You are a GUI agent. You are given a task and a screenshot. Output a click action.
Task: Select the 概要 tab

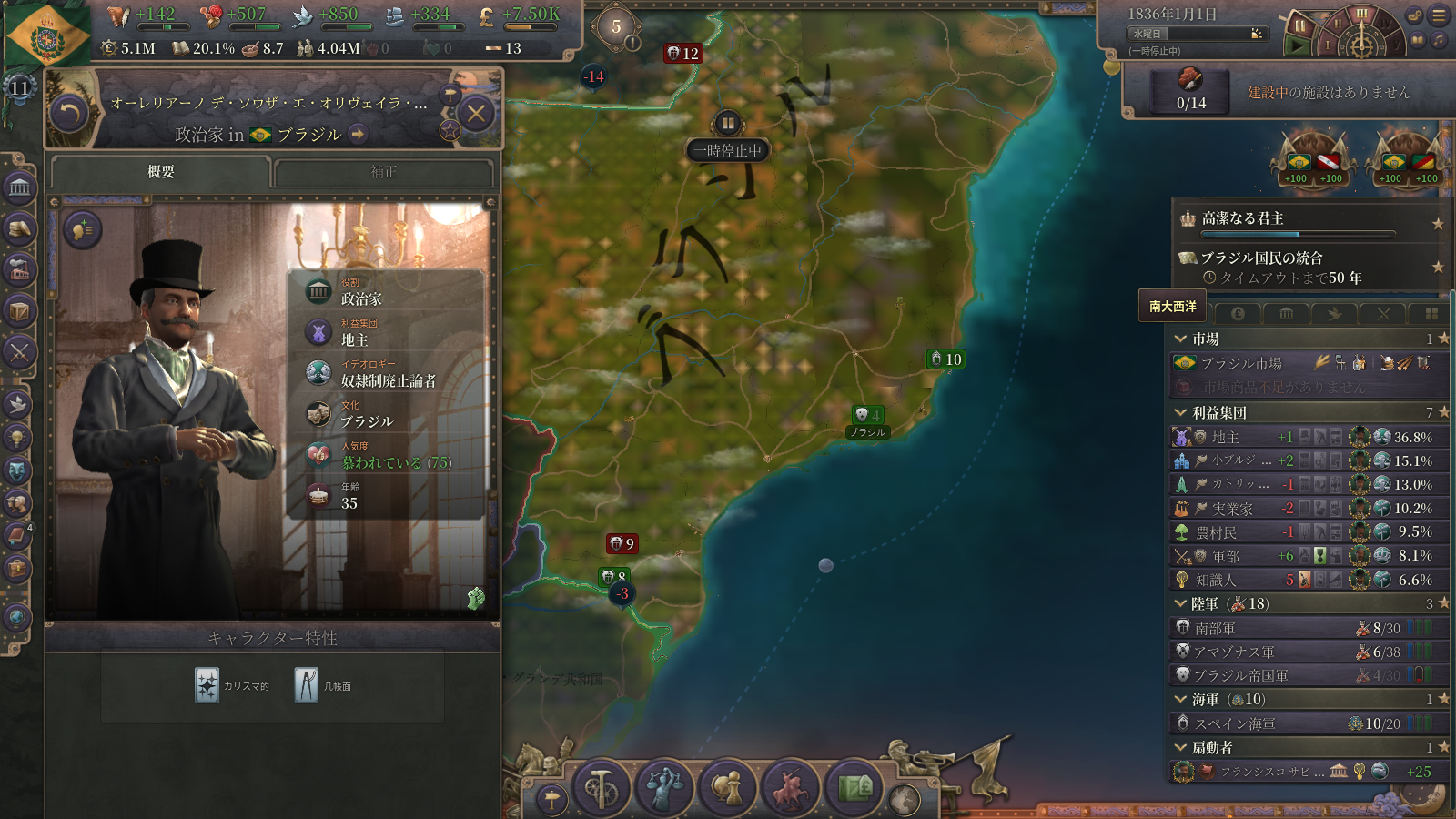point(161,172)
